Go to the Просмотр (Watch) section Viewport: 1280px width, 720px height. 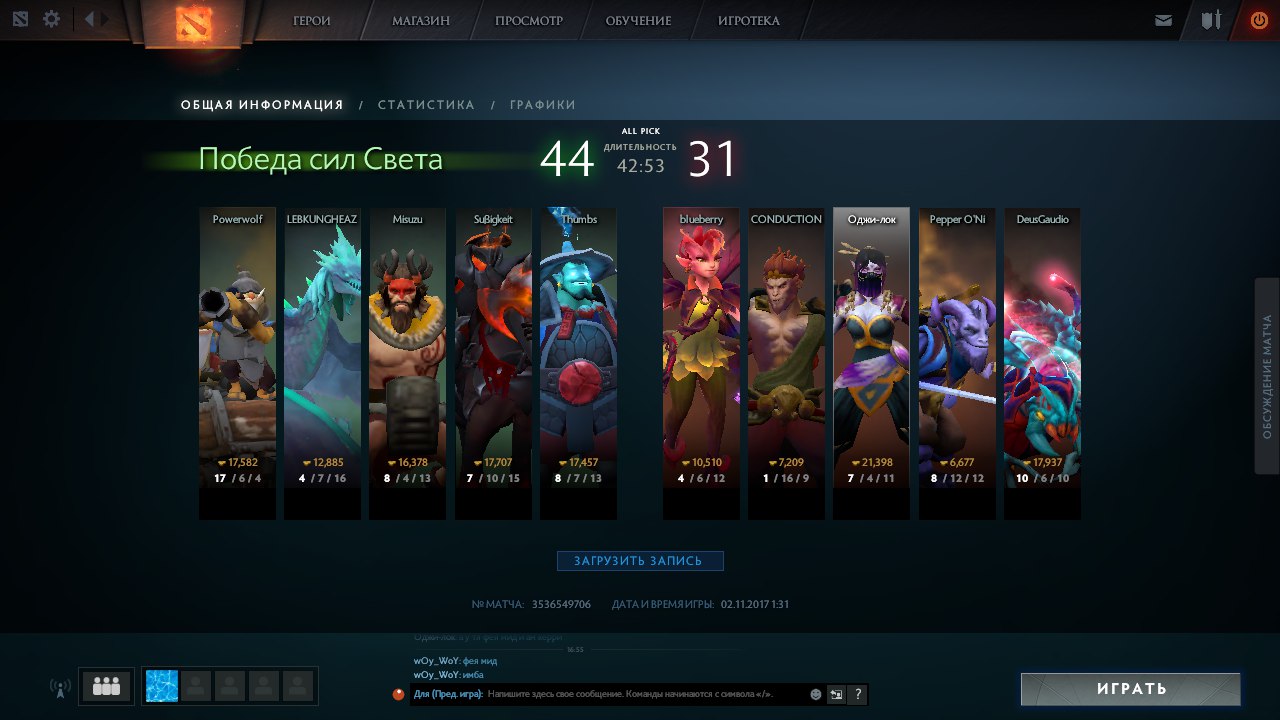528,21
